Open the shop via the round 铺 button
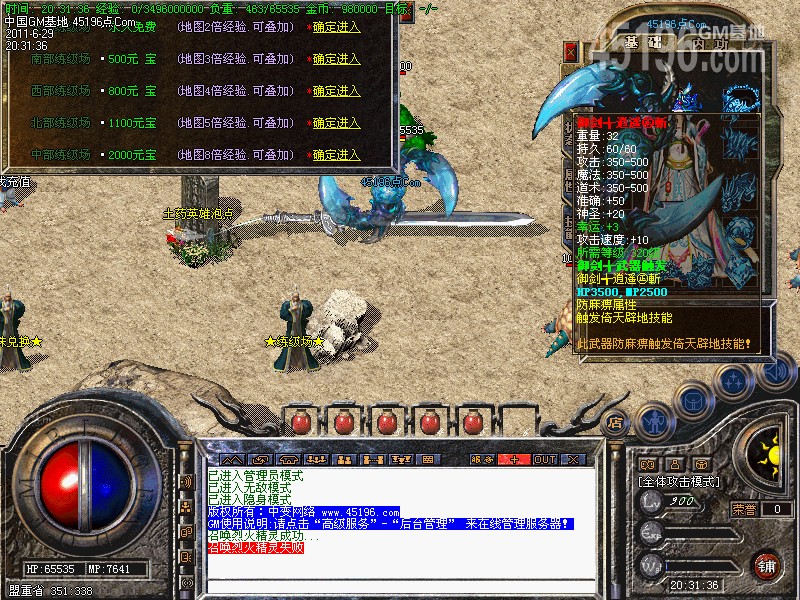 click(766, 565)
